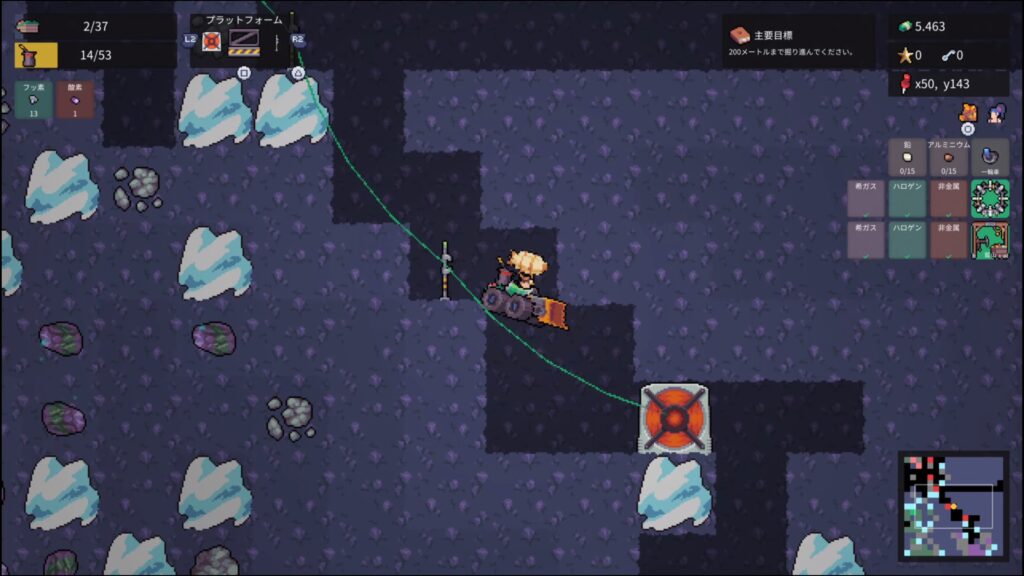Viewport: 1024px width, 576px height.
Task: Click the orange creature companion icon
Action: click(x=968, y=112)
